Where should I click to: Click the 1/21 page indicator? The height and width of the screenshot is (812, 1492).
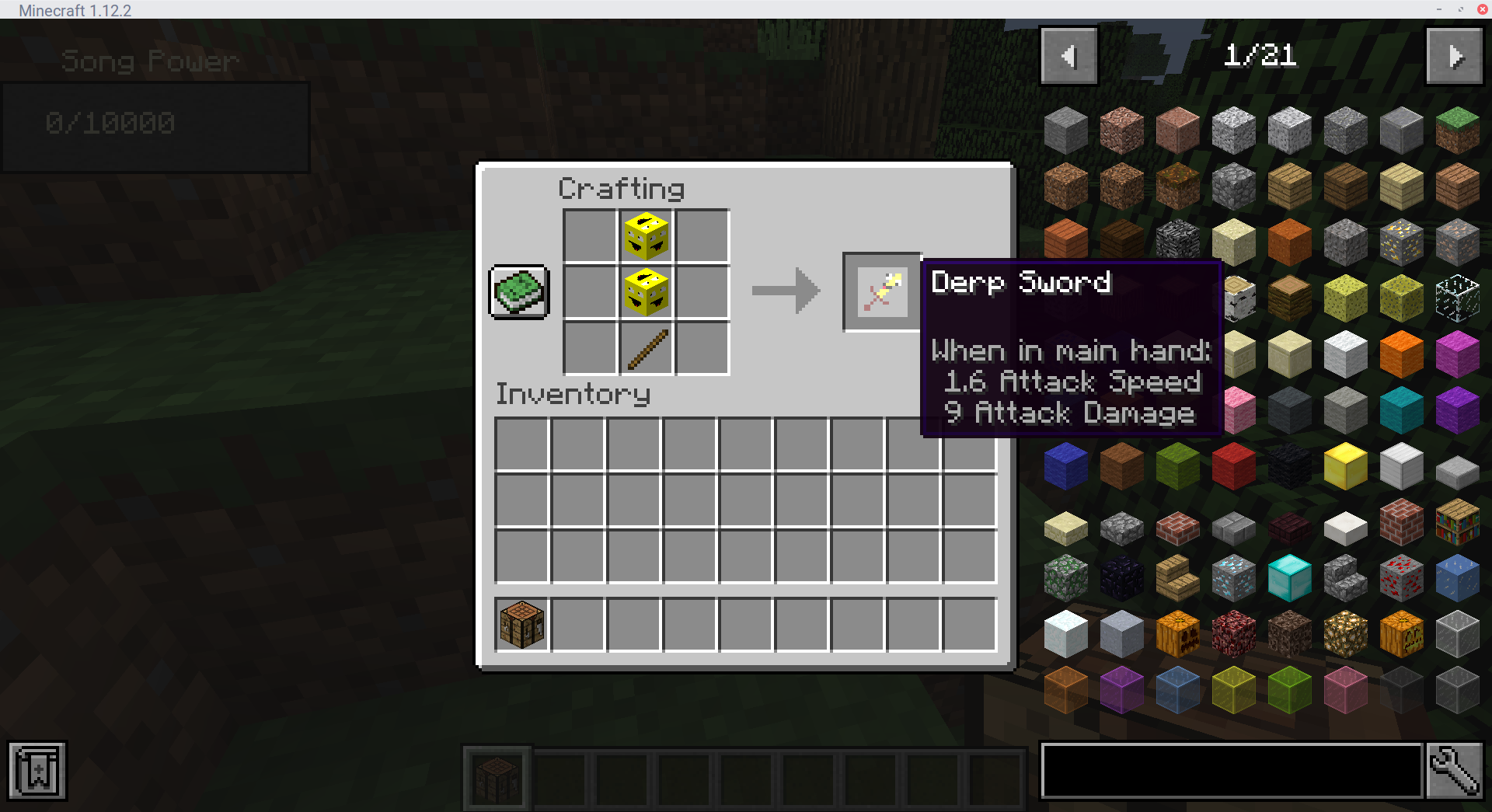click(x=1260, y=55)
